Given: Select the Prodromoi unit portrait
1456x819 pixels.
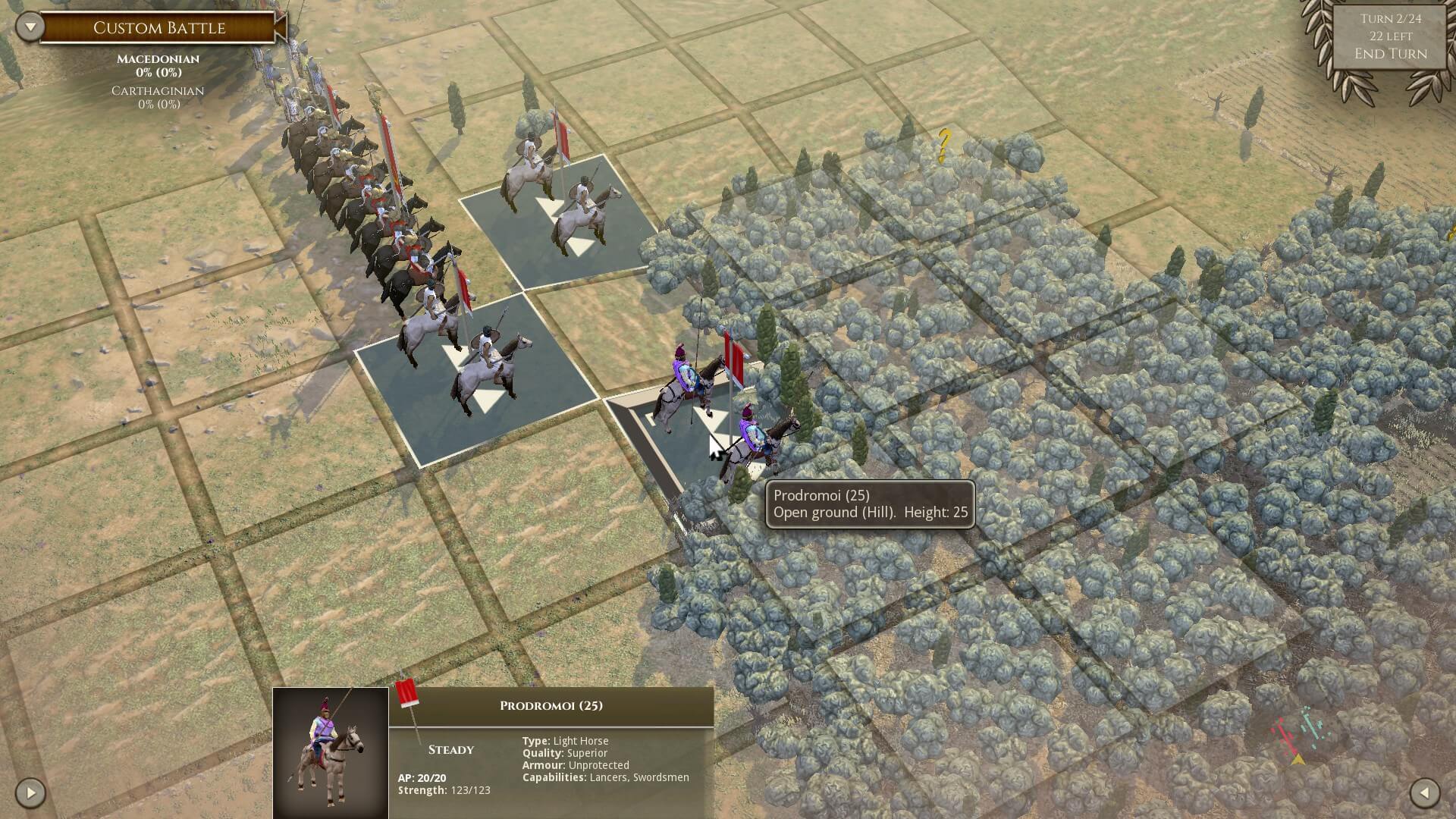Looking at the screenshot, I should [x=331, y=753].
